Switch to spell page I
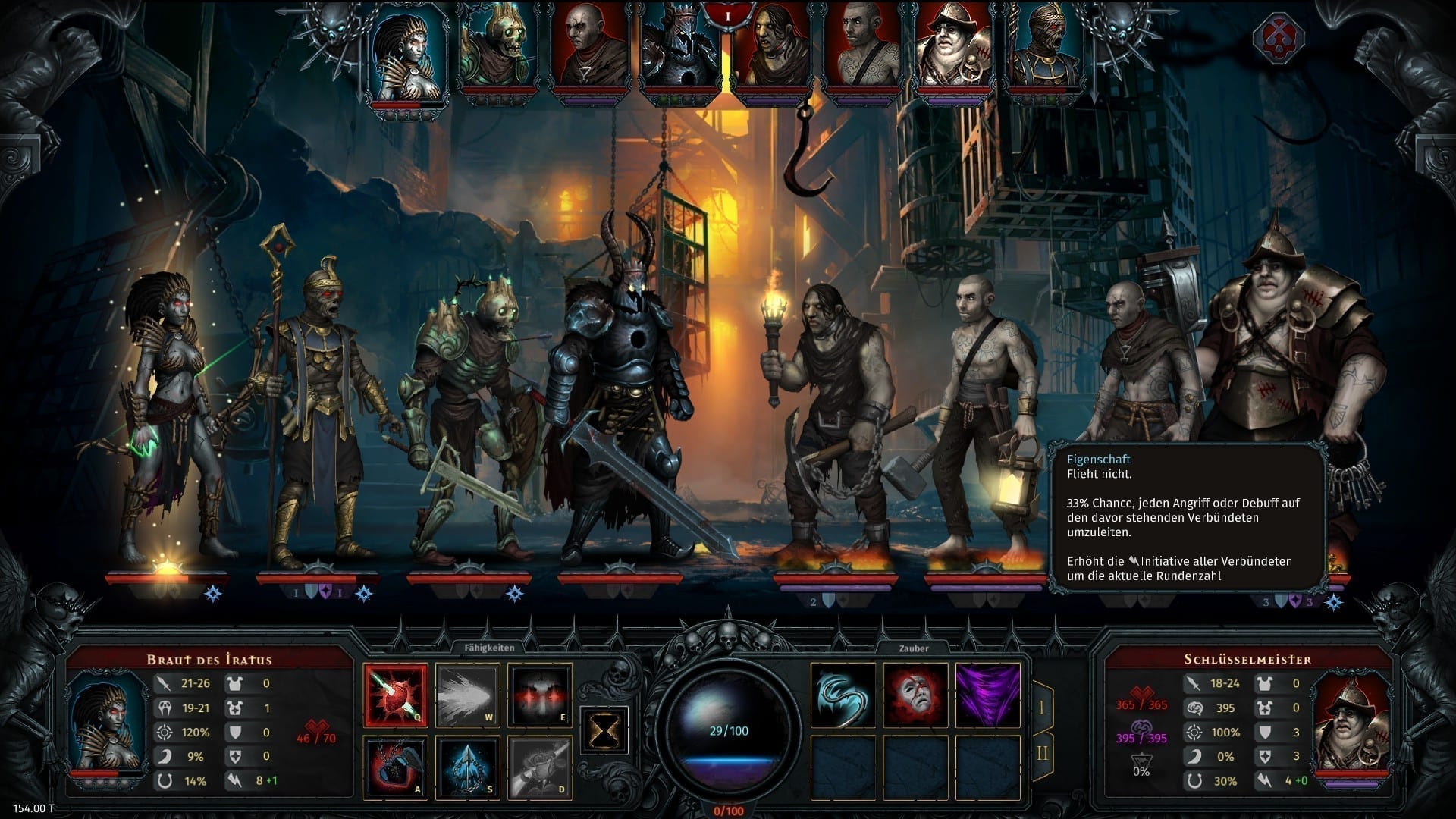The image size is (1456, 819). pyautogui.click(x=1042, y=707)
